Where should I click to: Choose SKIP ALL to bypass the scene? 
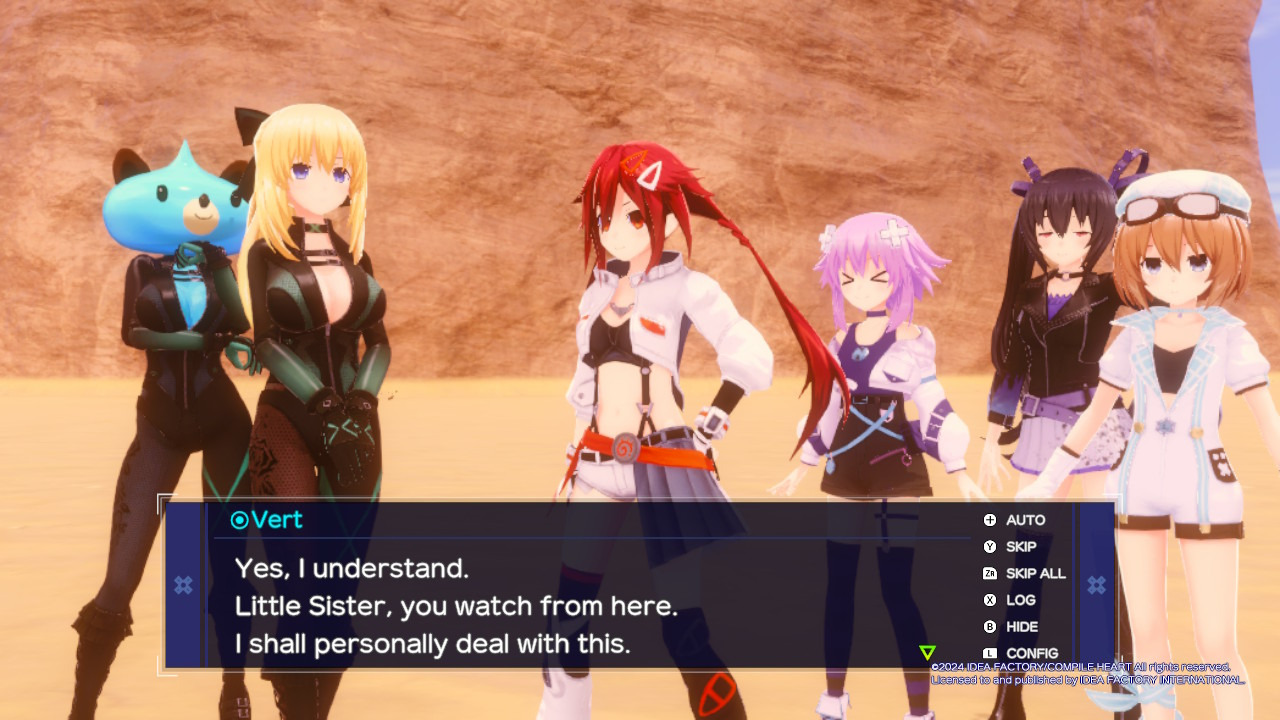(1024, 574)
